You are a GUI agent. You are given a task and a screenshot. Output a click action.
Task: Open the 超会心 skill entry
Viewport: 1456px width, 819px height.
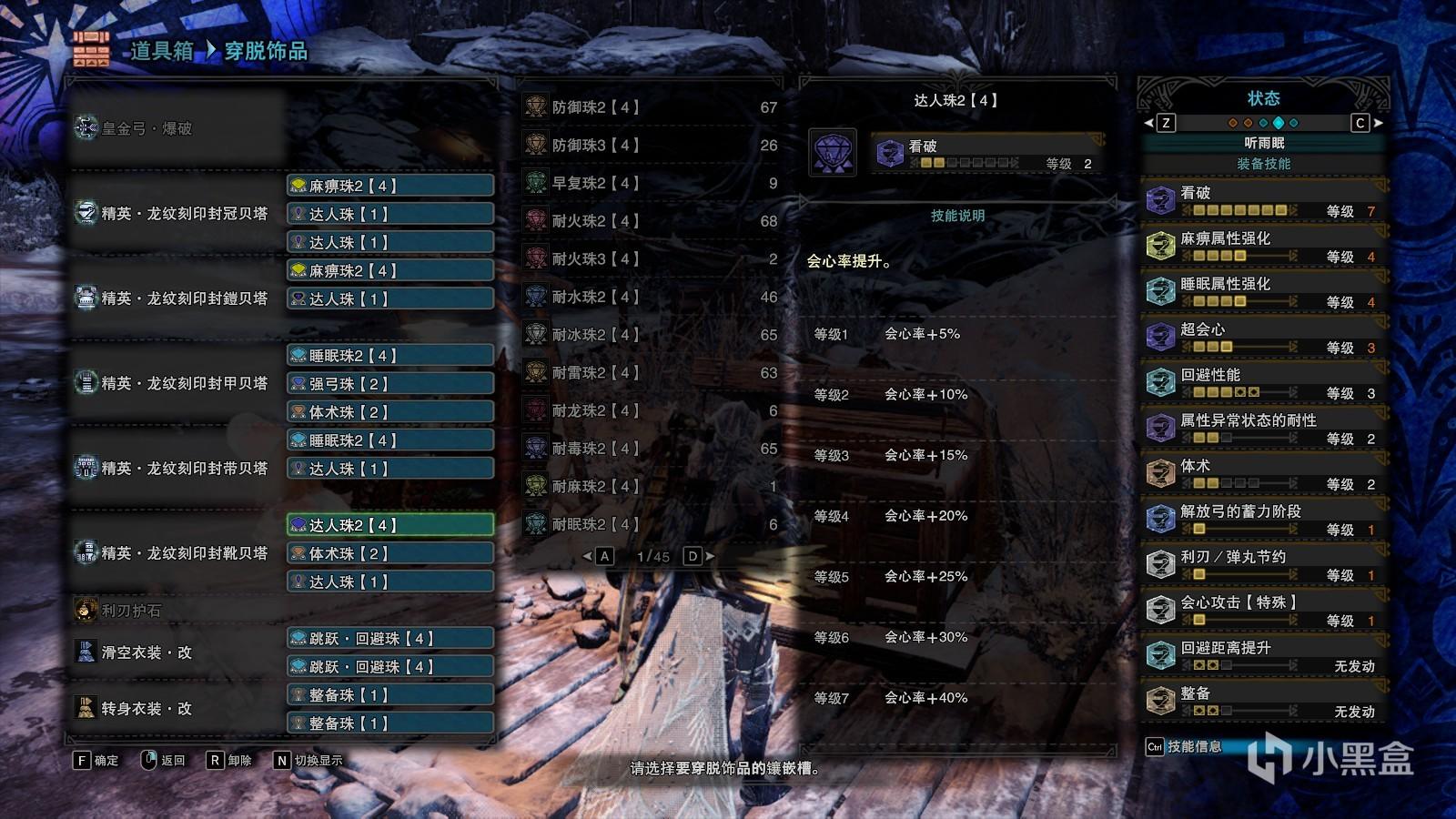pos(1264,337)
